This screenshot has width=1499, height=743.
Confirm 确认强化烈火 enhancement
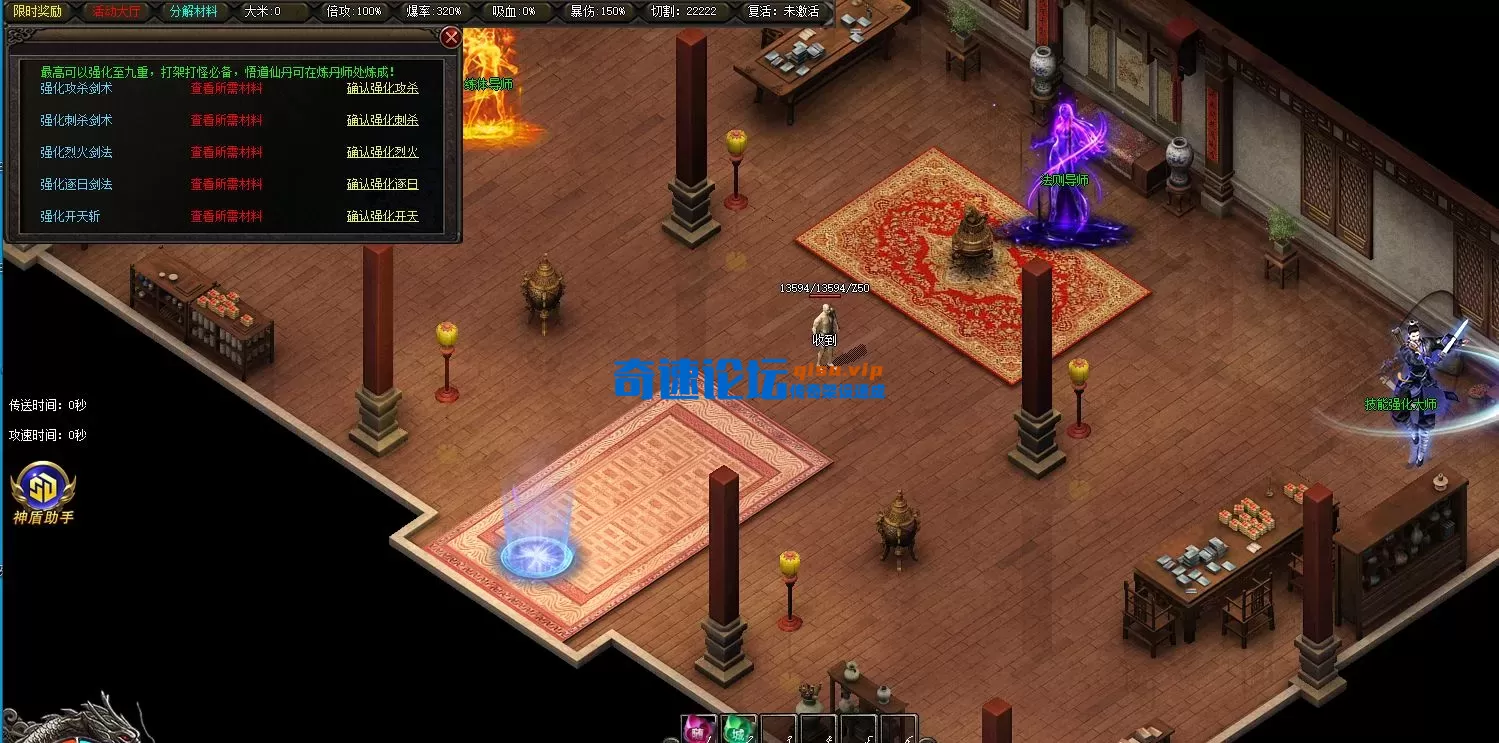click(382, 152)
